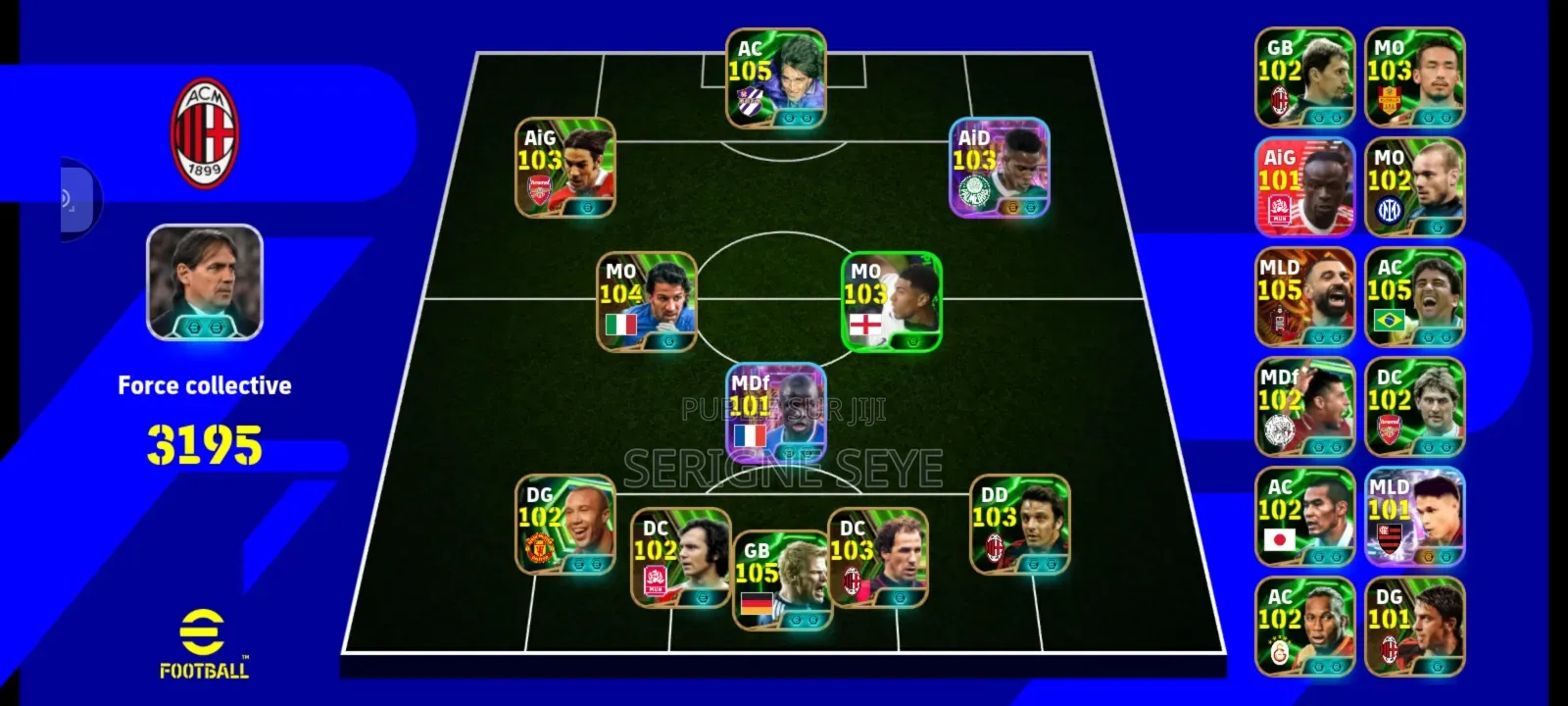Image resolution: width=1568 pixels, height=706 pixels.
Task: Select the MLD 101 Flamengo substitute
Action: click(x=1414, y=517)
